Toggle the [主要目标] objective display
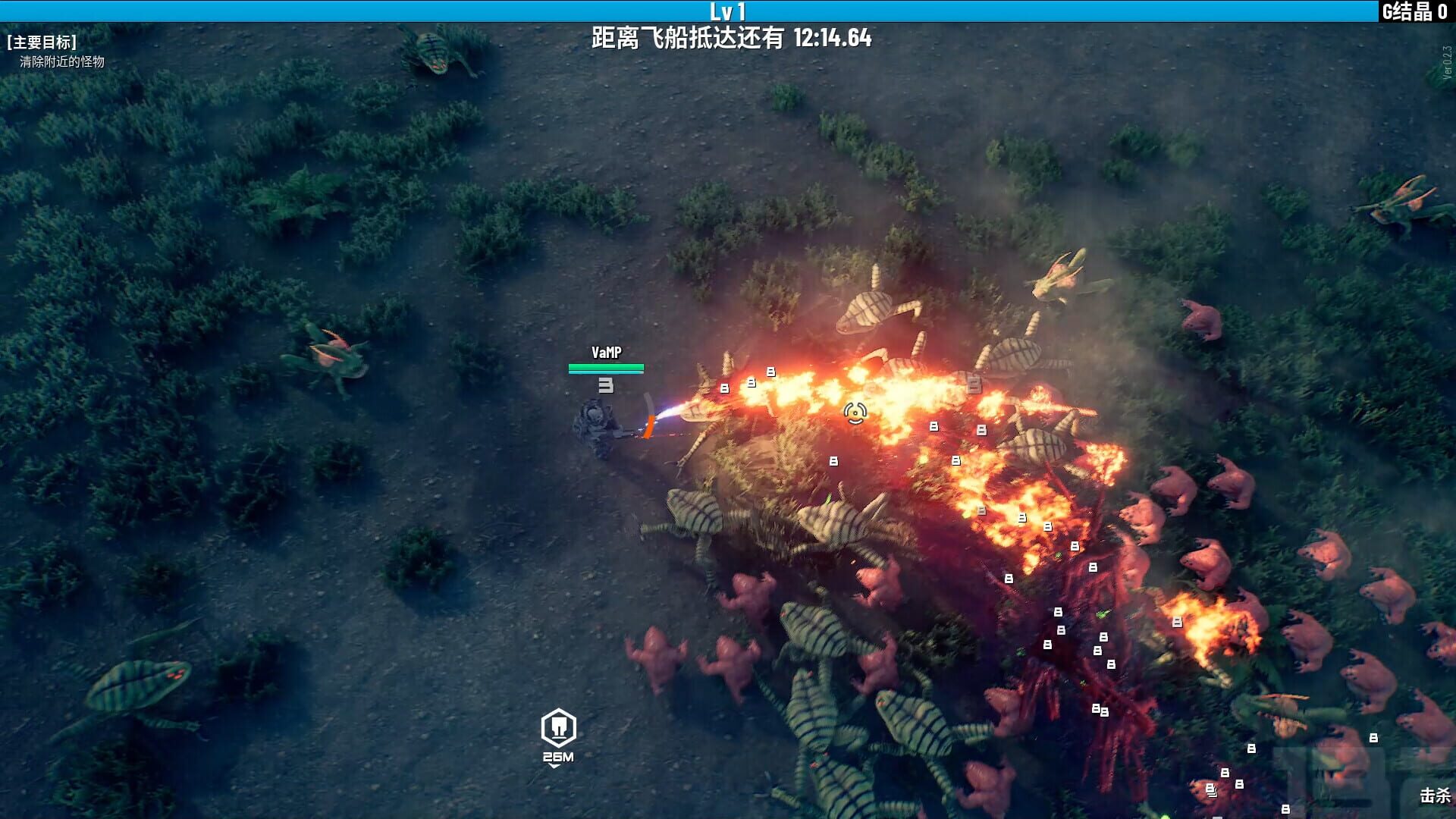This screenshot has width=1456, height=819. point(42,43)
